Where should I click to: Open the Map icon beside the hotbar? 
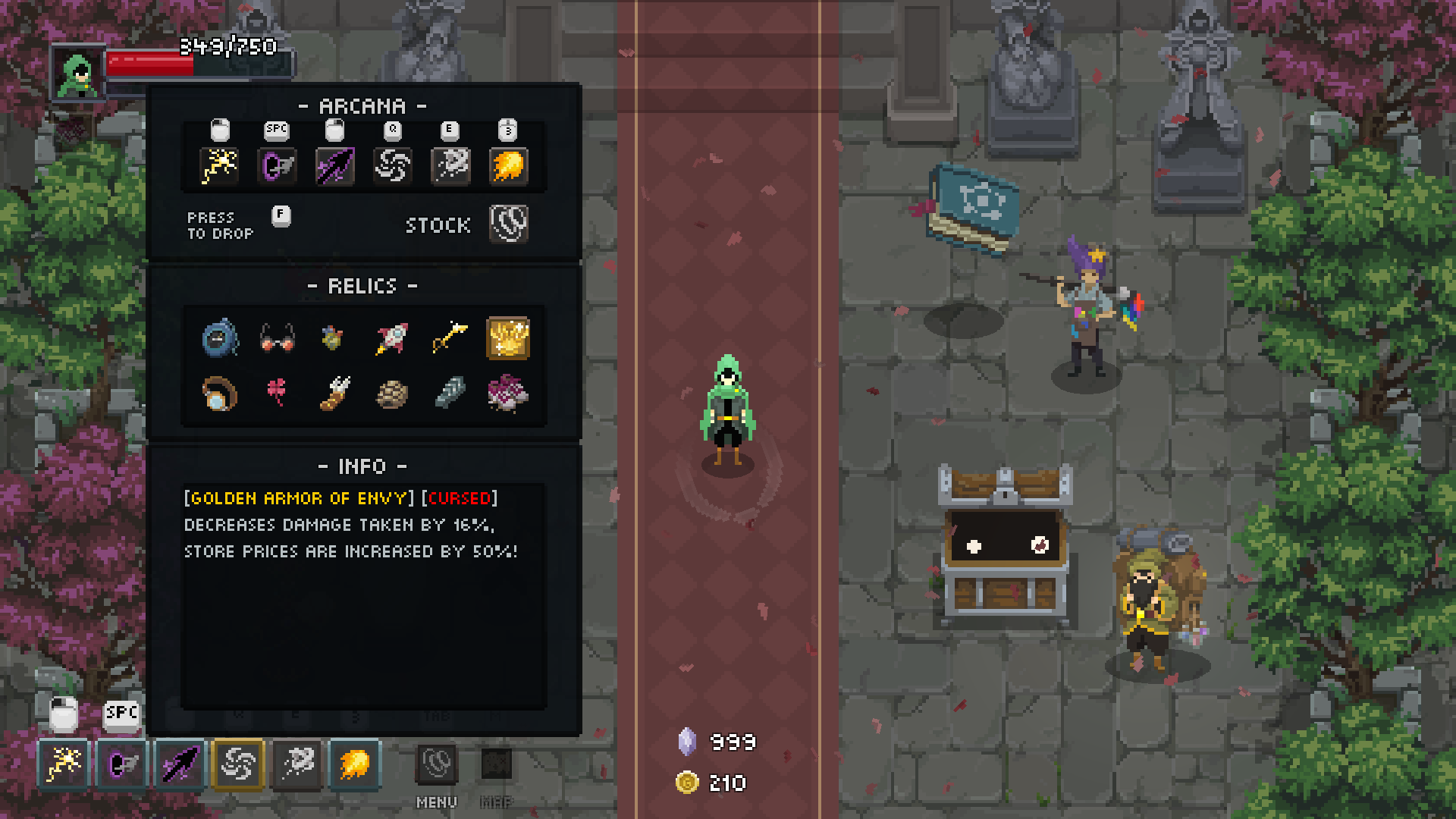pos(497,764)
